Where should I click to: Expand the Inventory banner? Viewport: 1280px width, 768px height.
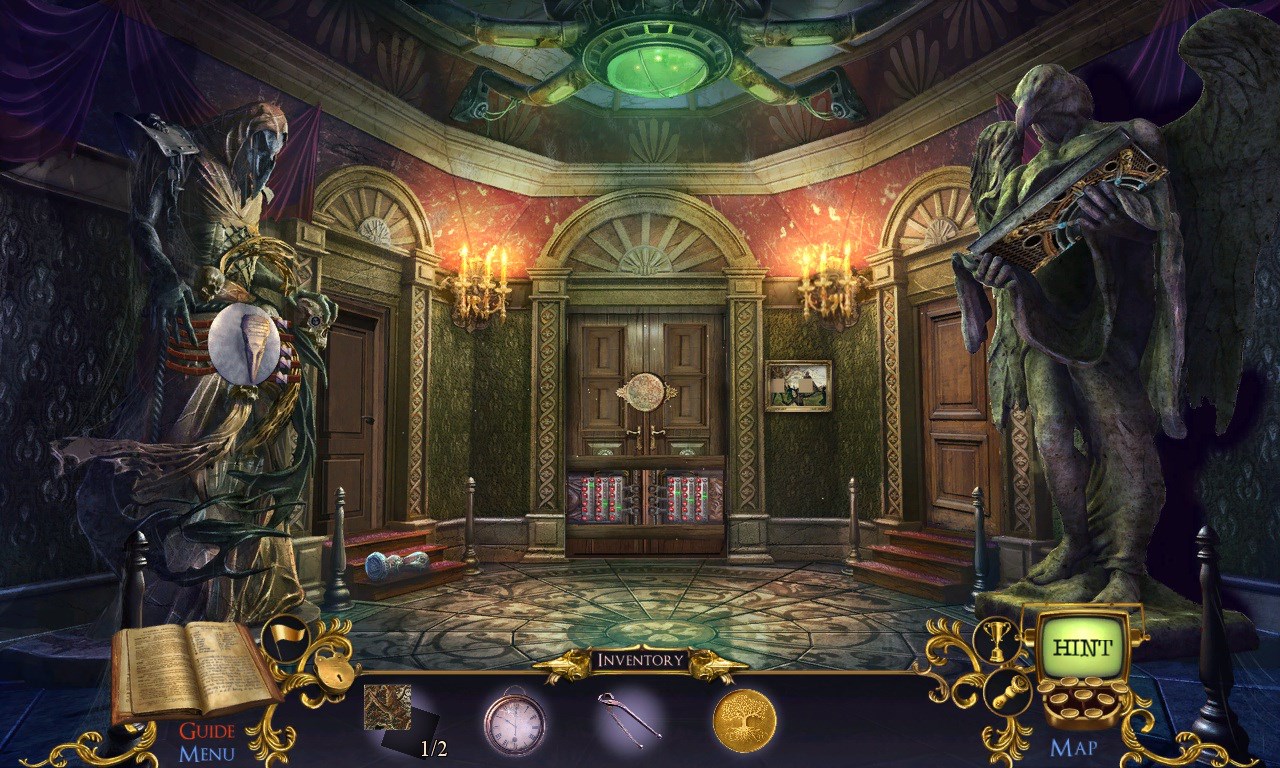point(640,658)
